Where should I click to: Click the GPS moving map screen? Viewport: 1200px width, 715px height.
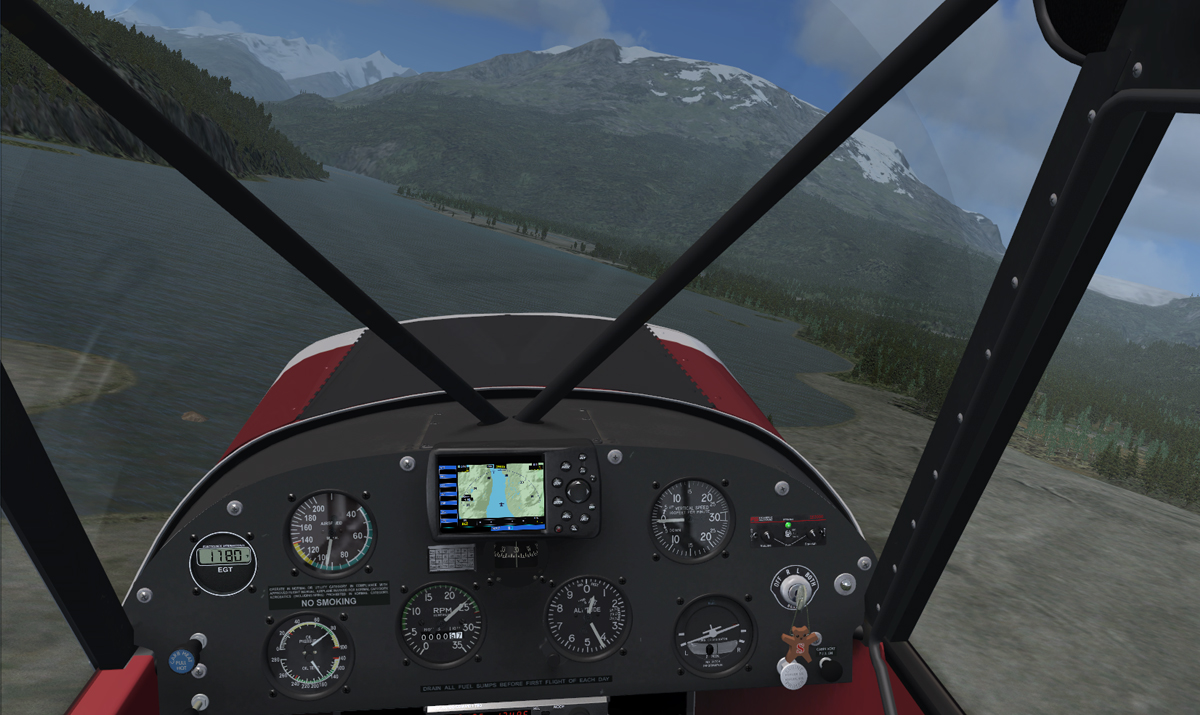[501, 493]
